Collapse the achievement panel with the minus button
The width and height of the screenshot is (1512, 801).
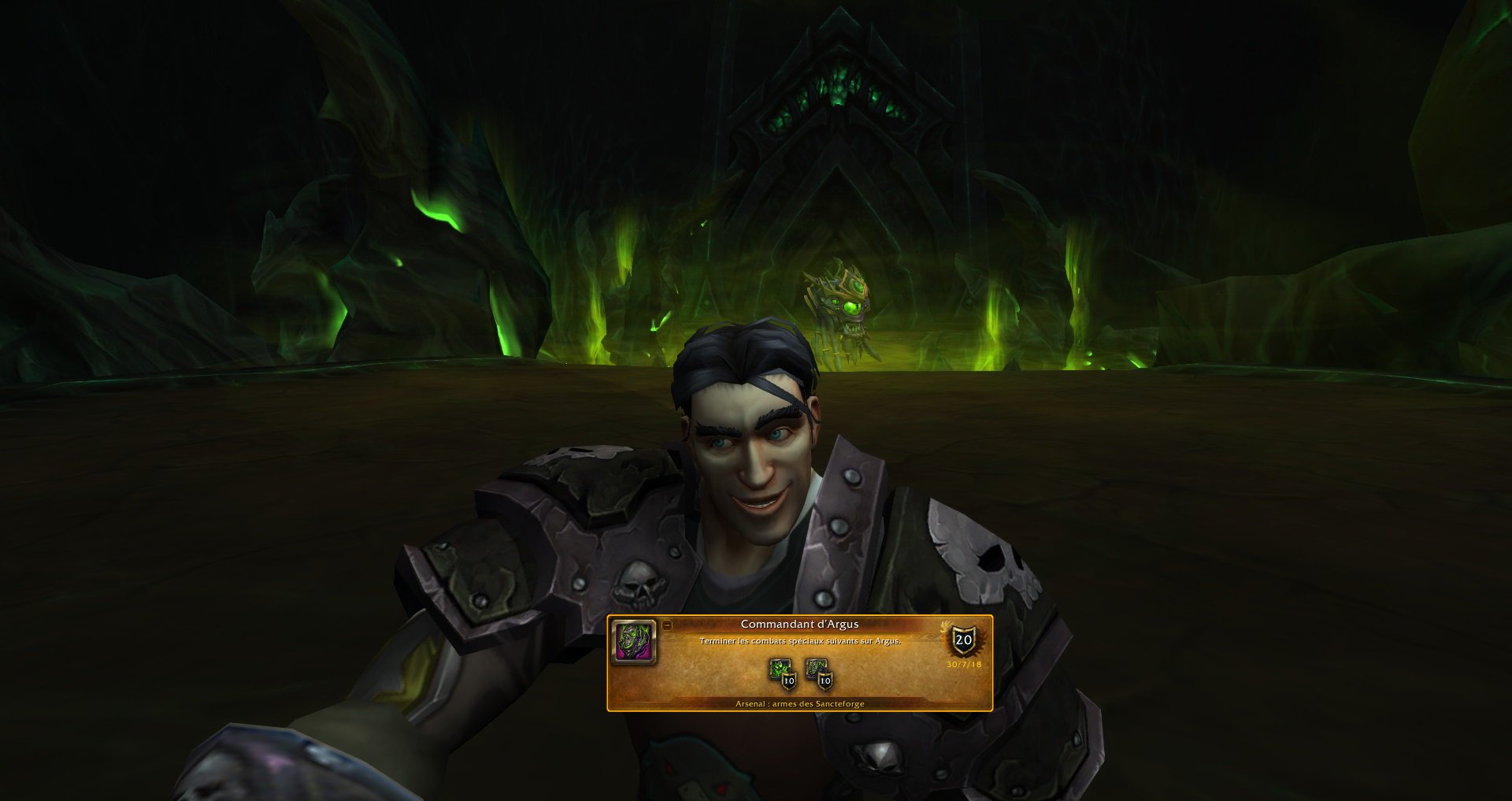667,625
